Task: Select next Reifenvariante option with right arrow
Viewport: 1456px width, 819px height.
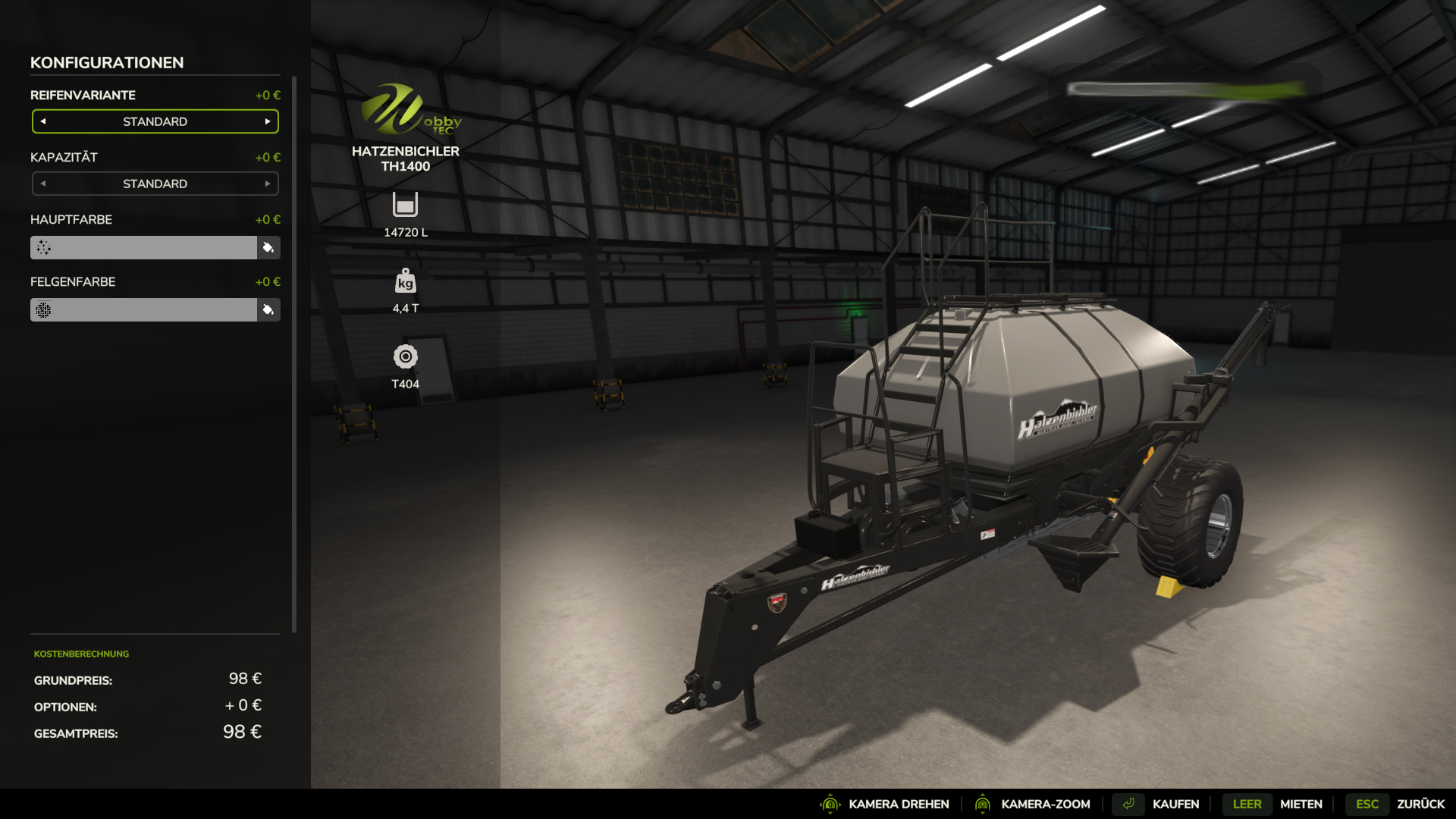Action: click(268, 121)
